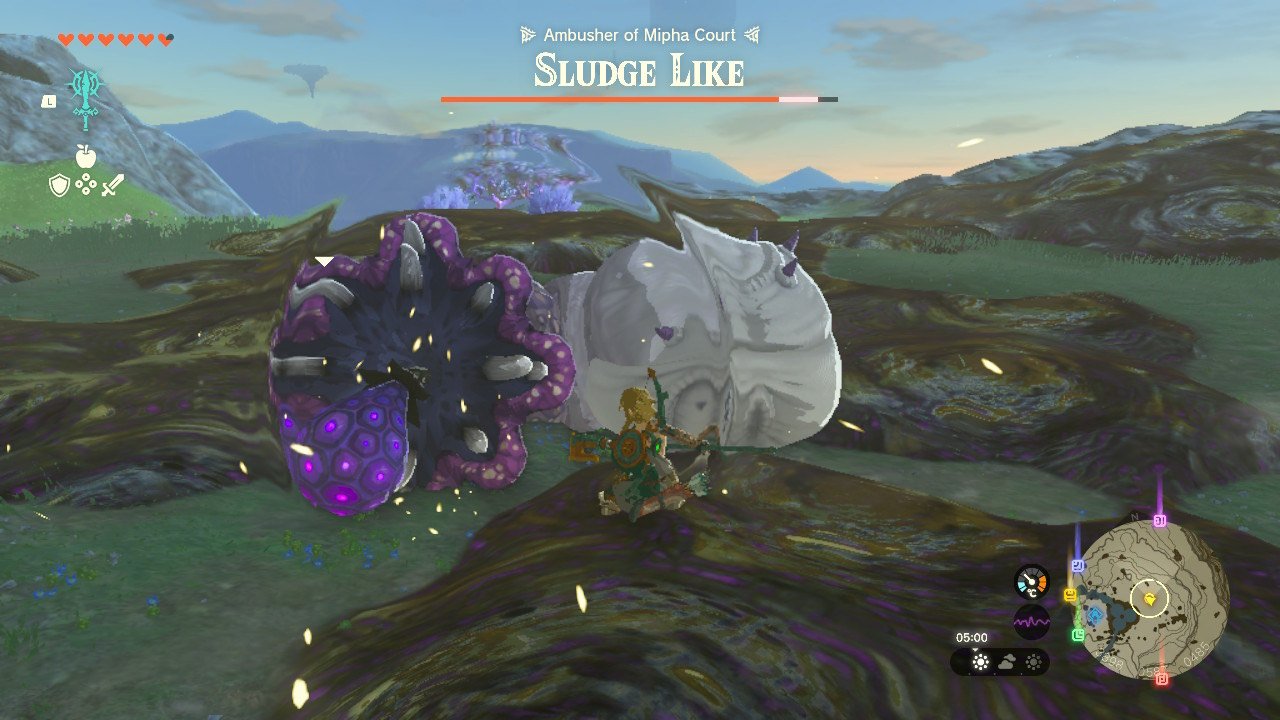This screenshot has height=720, width=1280.
Task: Click the apple quick-item icon
Action: 85,156
